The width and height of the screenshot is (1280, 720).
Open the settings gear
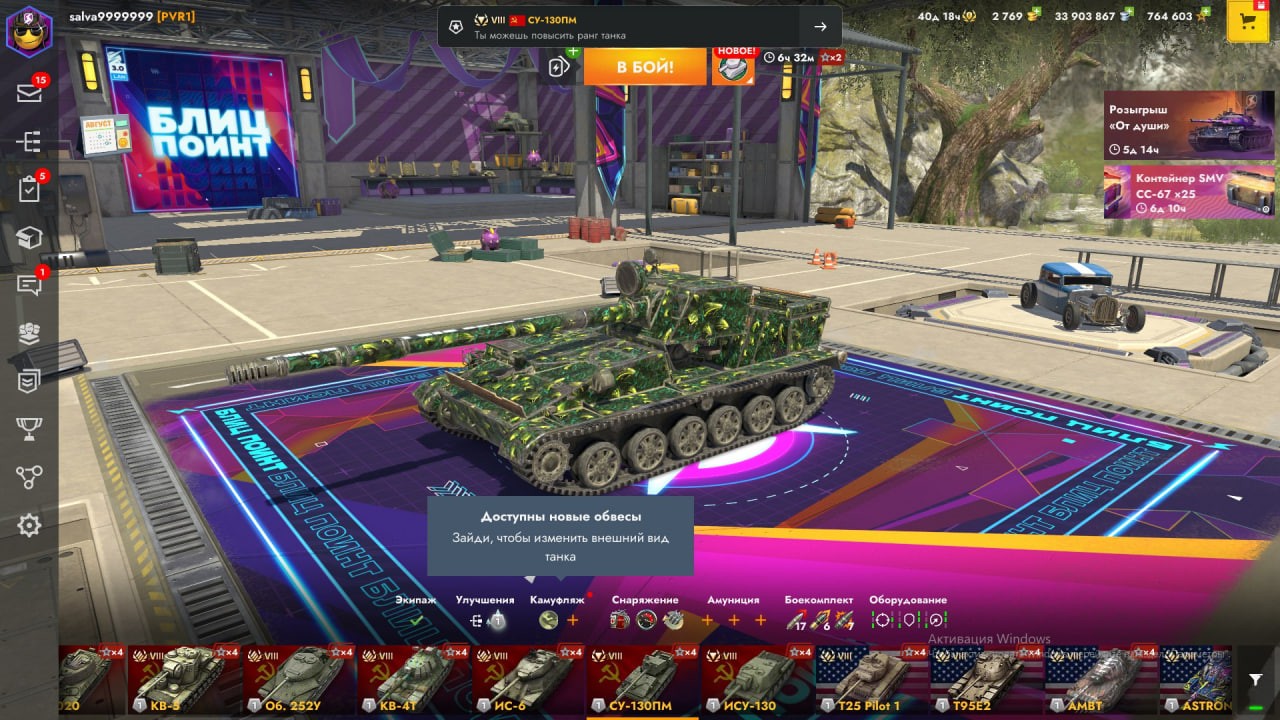pos(29,525)
